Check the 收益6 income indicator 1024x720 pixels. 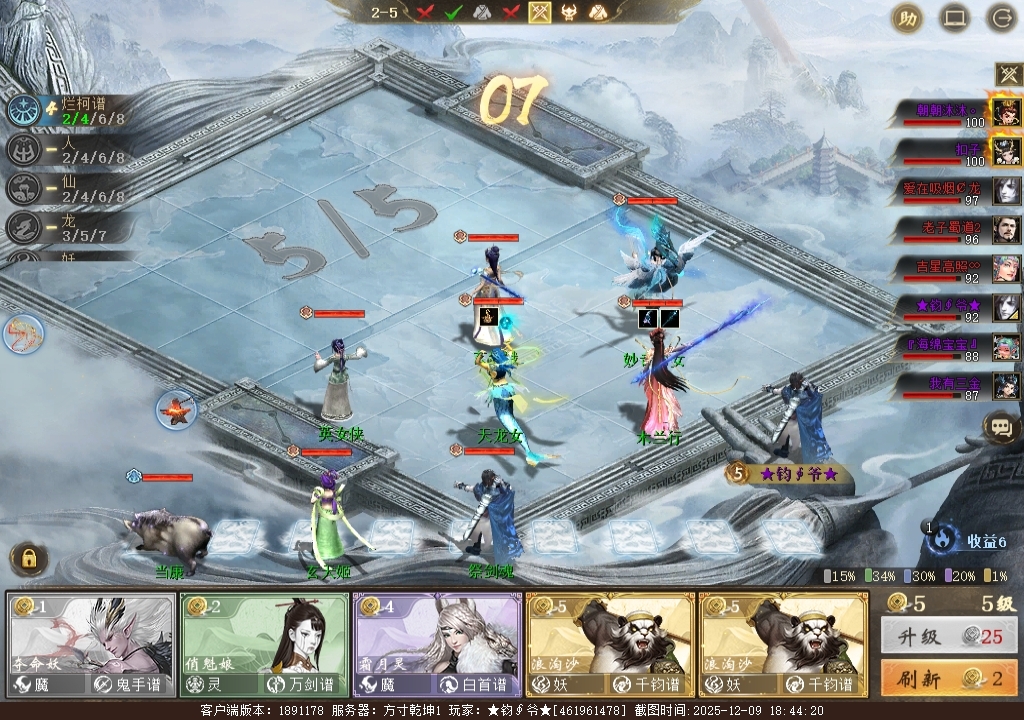pyautogui.click(x=975, y=541)
